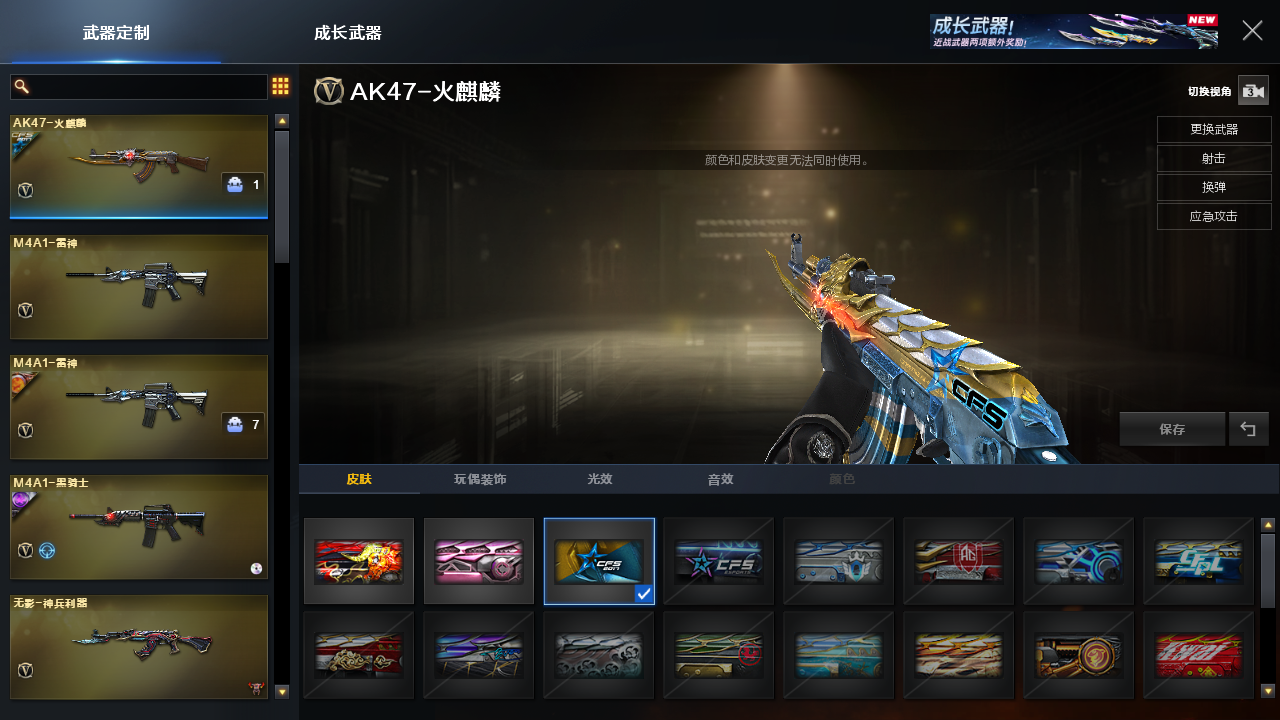Open the 玩偶装饰 tab
The height and width of the screenshot is (720, 1280).
[x=480, y=479]
